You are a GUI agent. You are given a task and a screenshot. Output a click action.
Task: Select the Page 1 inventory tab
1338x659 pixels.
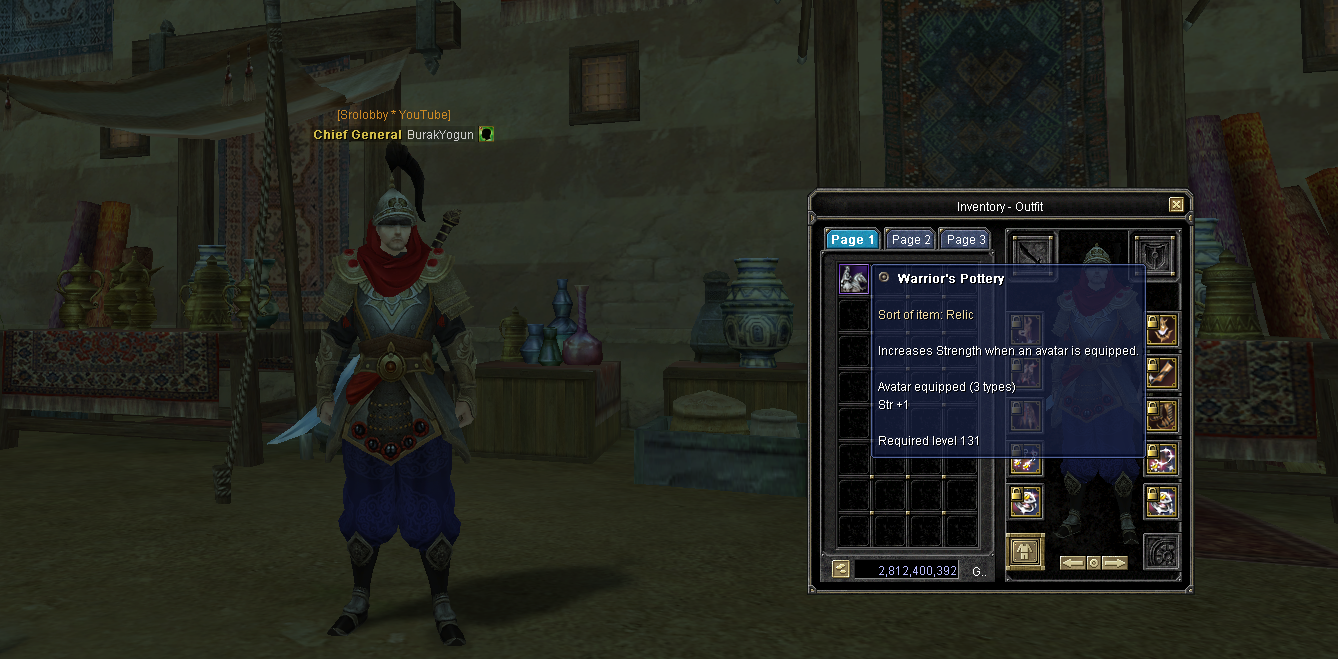(x=852, y=240)
